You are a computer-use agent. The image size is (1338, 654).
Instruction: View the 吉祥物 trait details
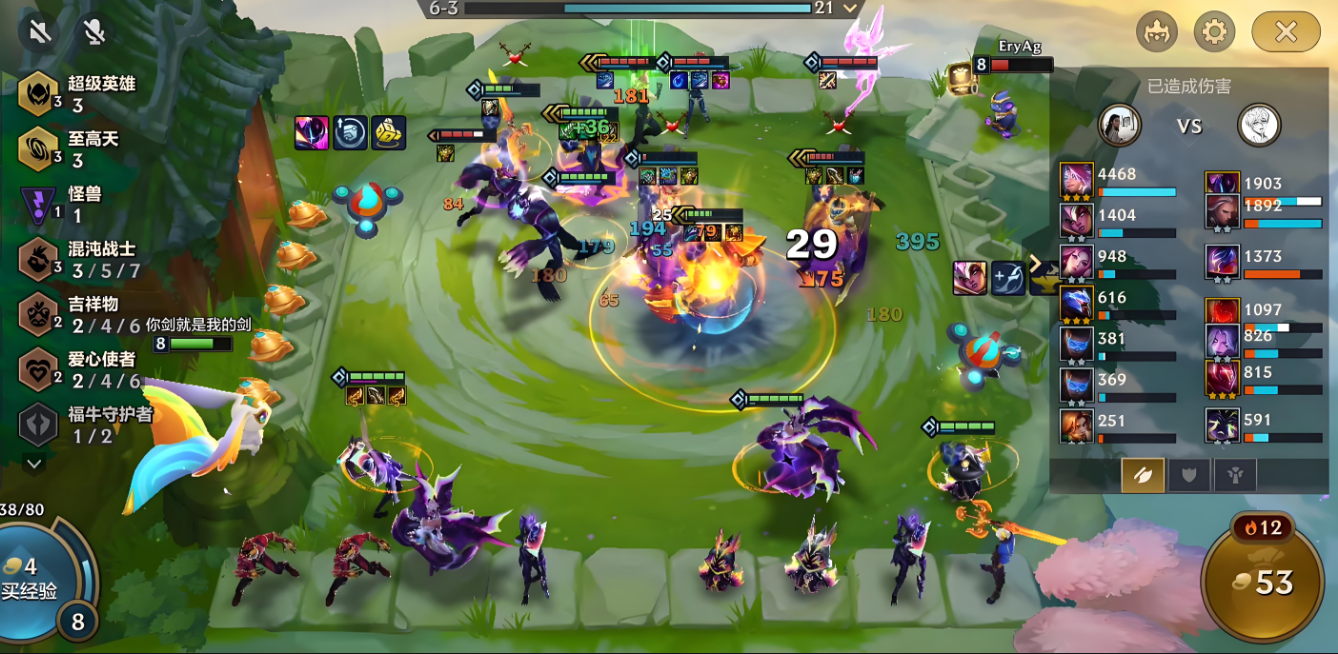[78, 314]
